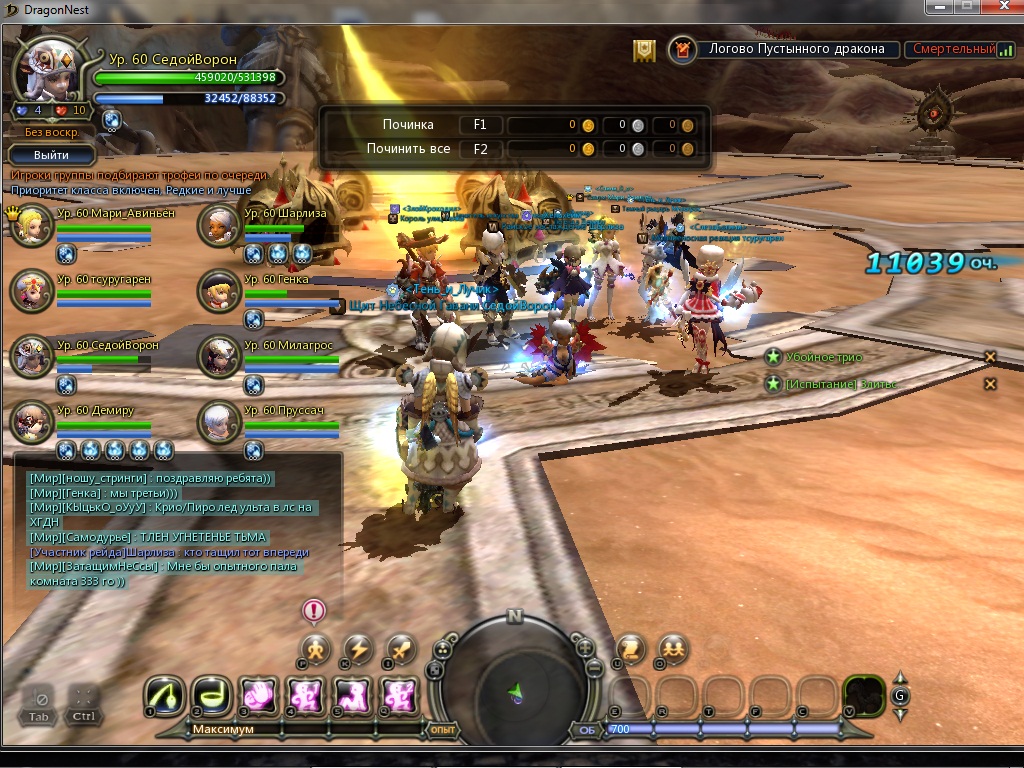Zoom out the minimap with minus button
This screenshot has width=1024, height=768.
point(593,667)
